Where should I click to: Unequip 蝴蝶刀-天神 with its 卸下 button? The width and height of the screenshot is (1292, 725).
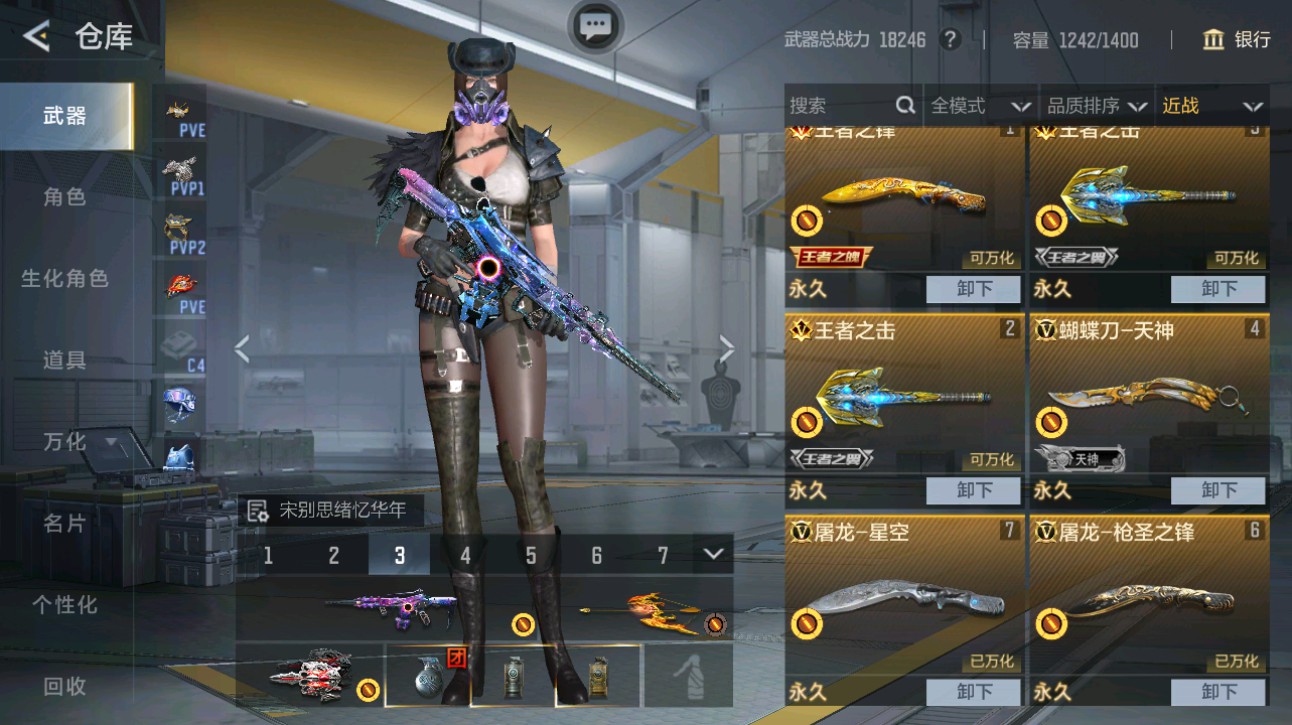tap(1218, 490)
